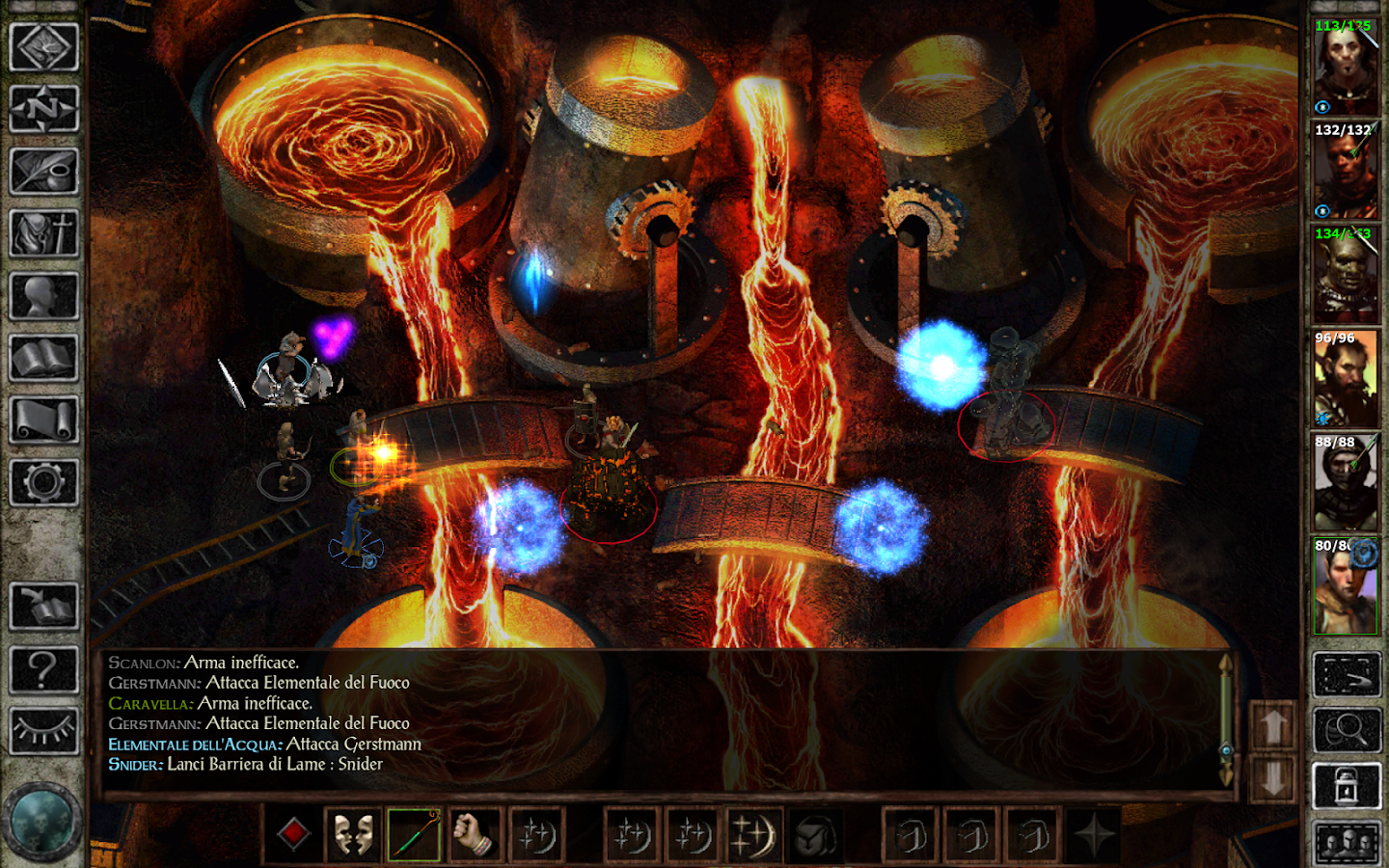Activate the thieving search magnifying glass
The width and height of the screenshot is (1389, 868).
1348,731
